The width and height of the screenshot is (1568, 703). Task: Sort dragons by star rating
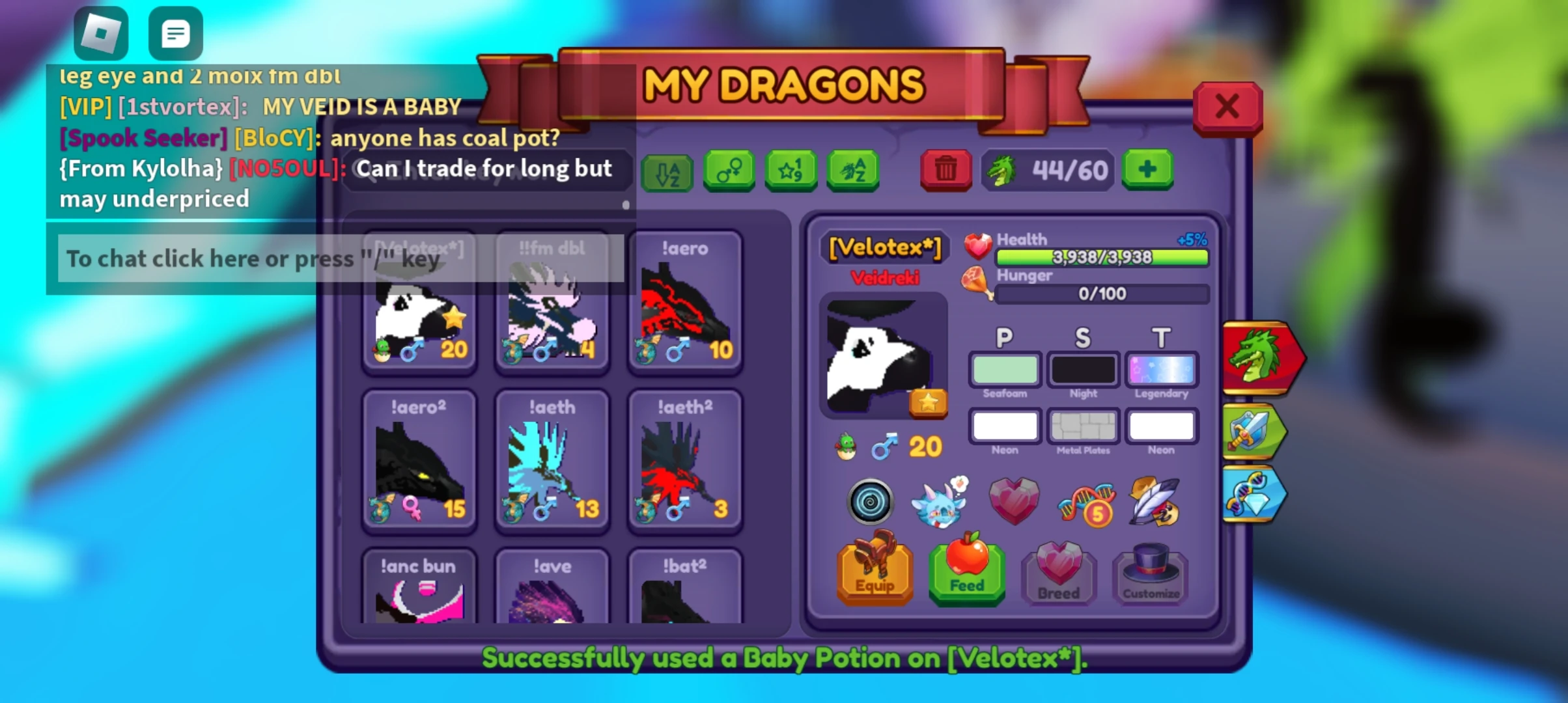791,171
